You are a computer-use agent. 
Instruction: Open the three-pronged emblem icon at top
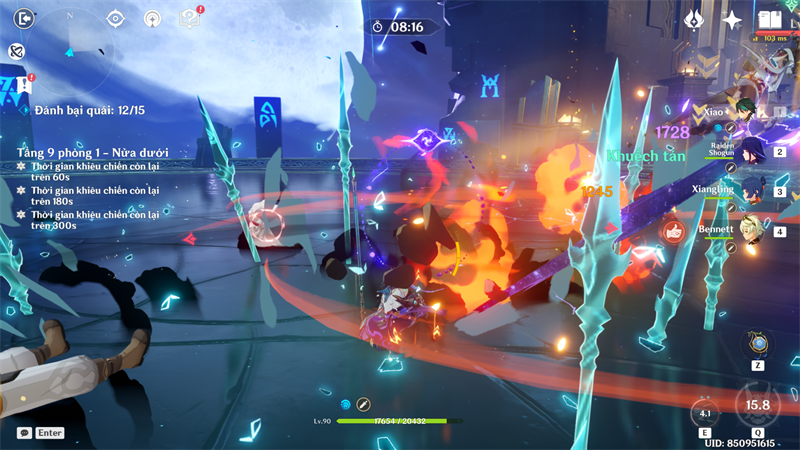point(695,19)
